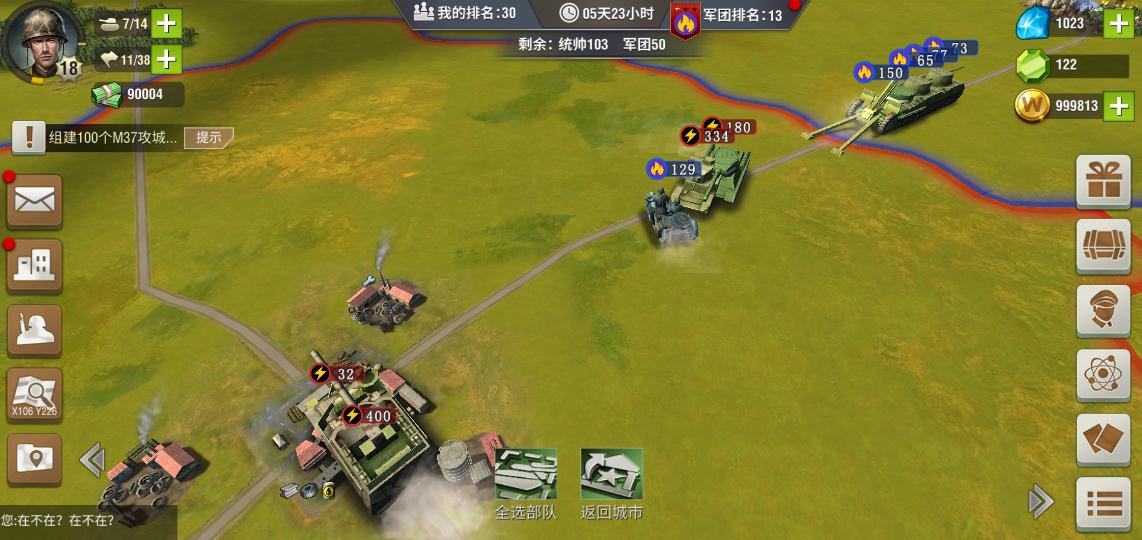Add more tank troop slots

[166, 23]
